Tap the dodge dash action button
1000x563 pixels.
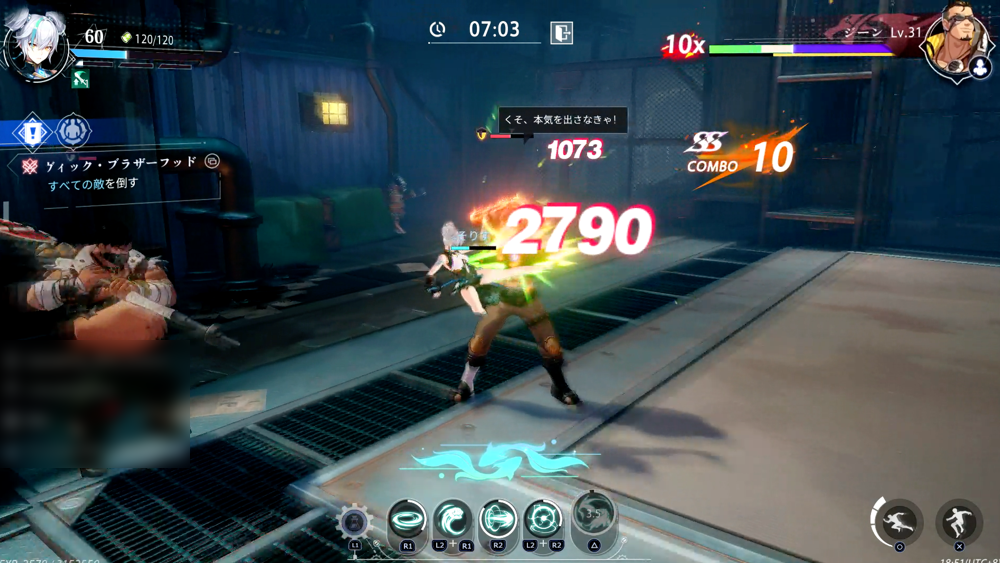899,520
